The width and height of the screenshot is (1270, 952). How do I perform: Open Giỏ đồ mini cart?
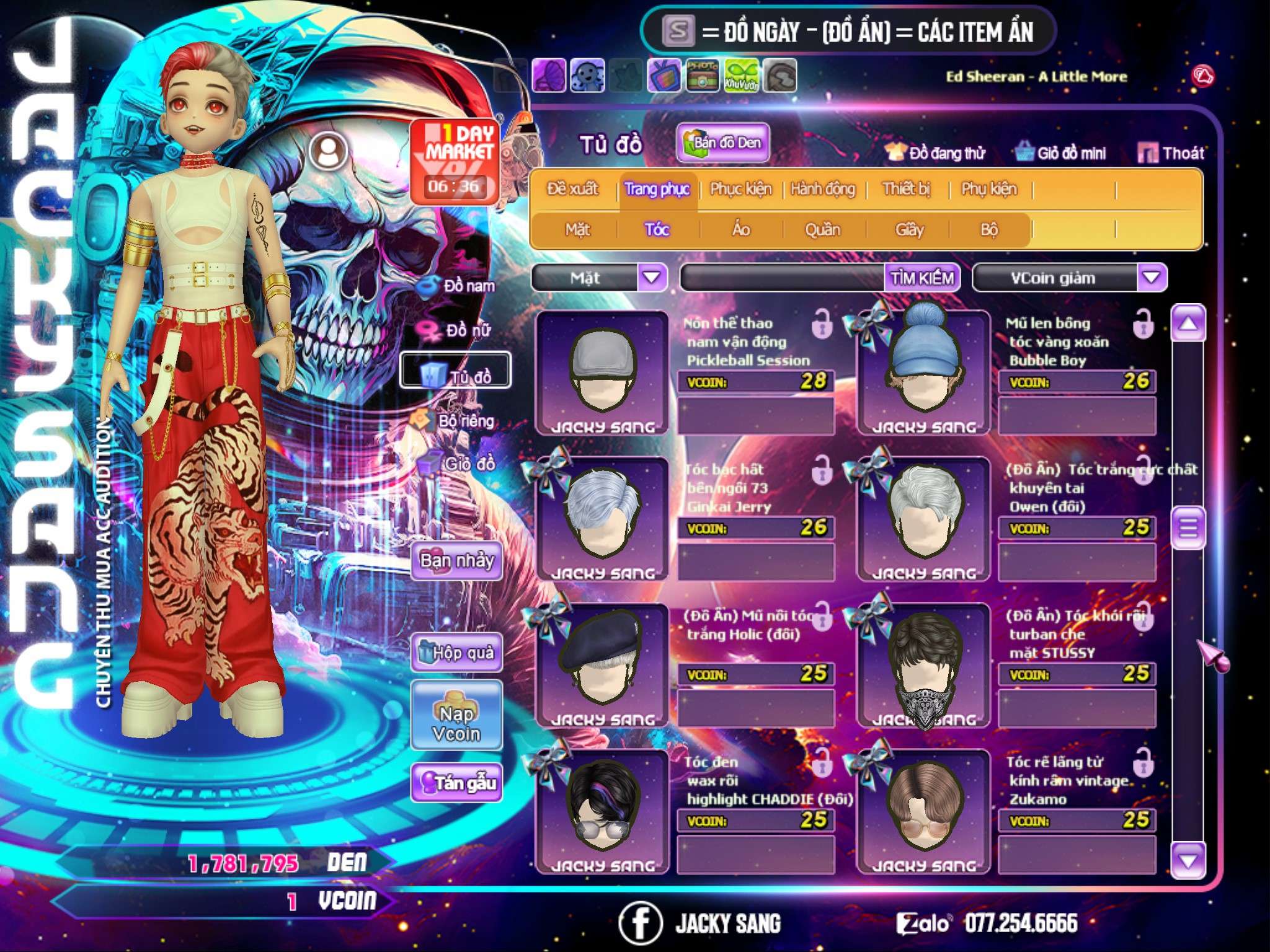1061,153
